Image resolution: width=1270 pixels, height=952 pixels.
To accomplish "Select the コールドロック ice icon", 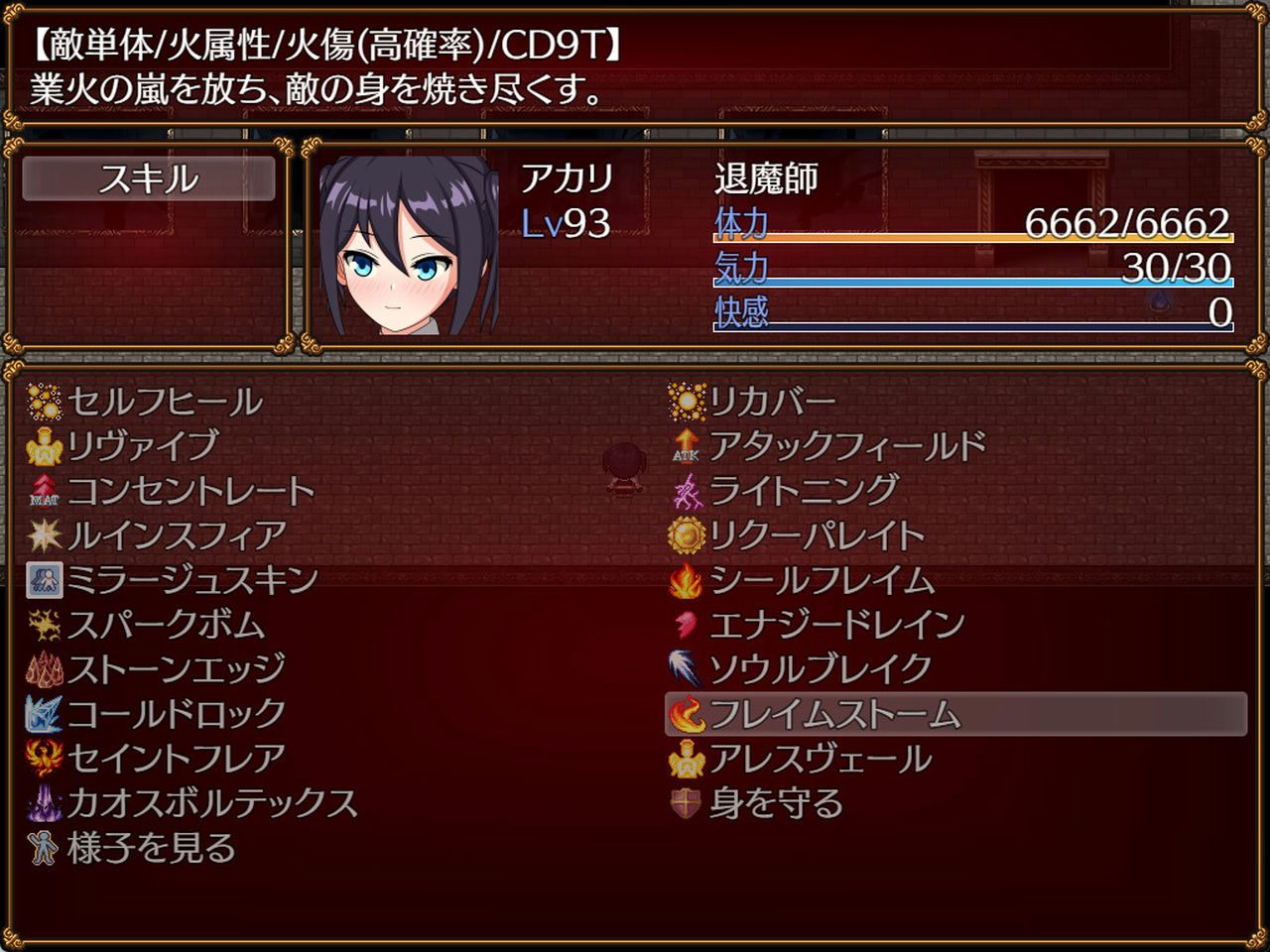I will pos(42,711).
